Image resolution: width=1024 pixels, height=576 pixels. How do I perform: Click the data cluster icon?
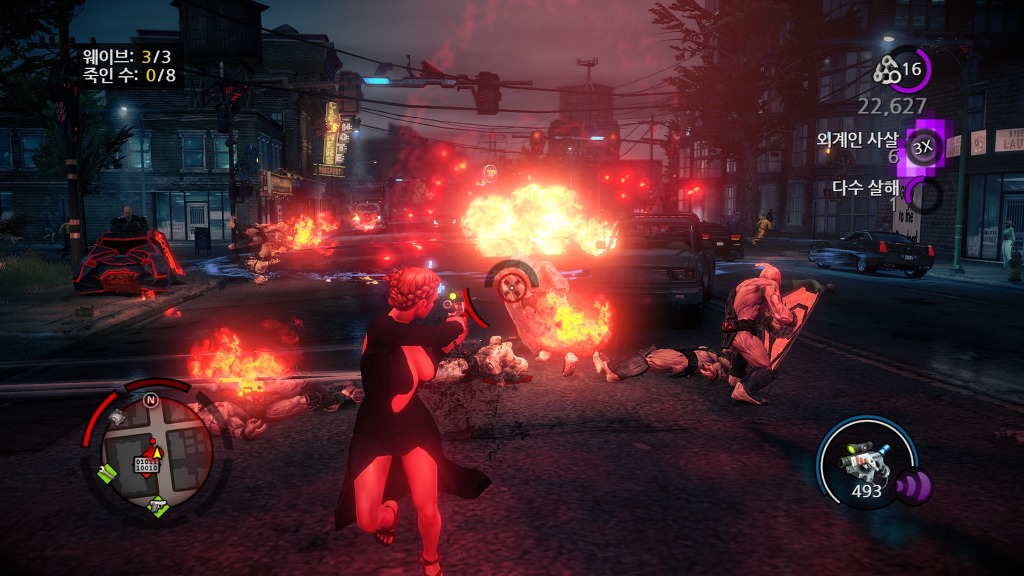coord(887,69)
